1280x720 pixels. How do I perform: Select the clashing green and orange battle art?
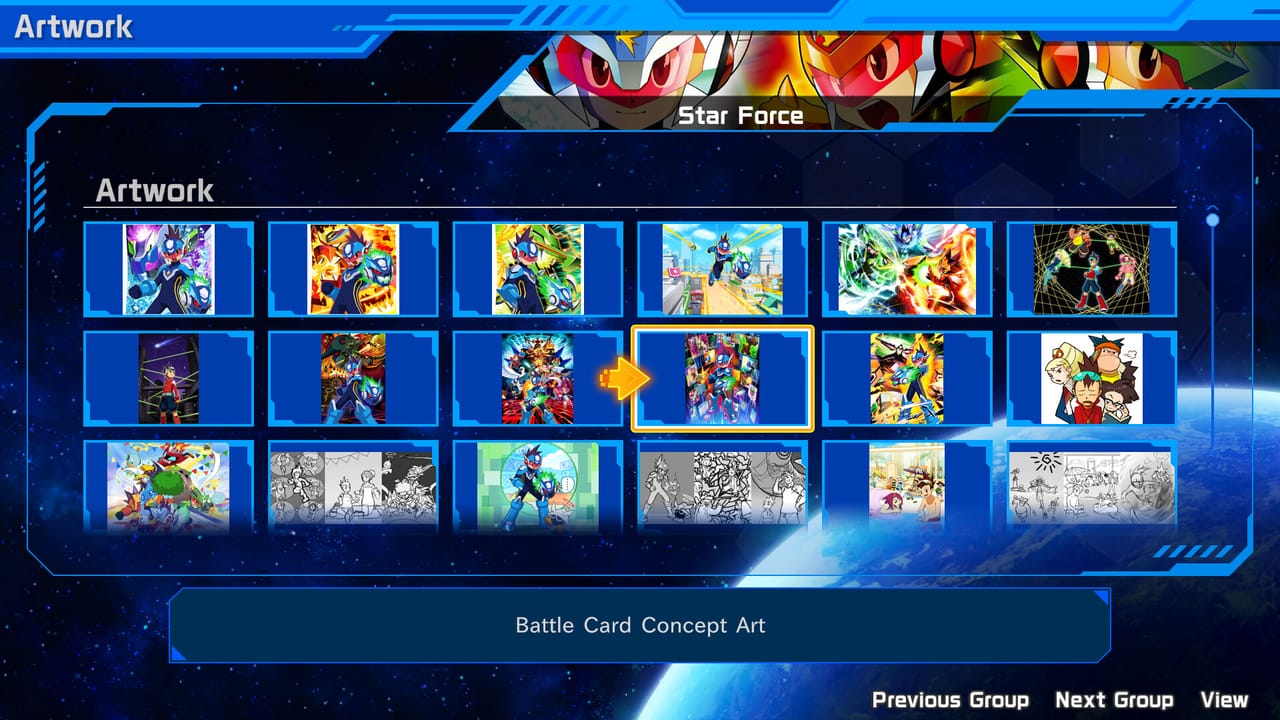click(905, 270)
